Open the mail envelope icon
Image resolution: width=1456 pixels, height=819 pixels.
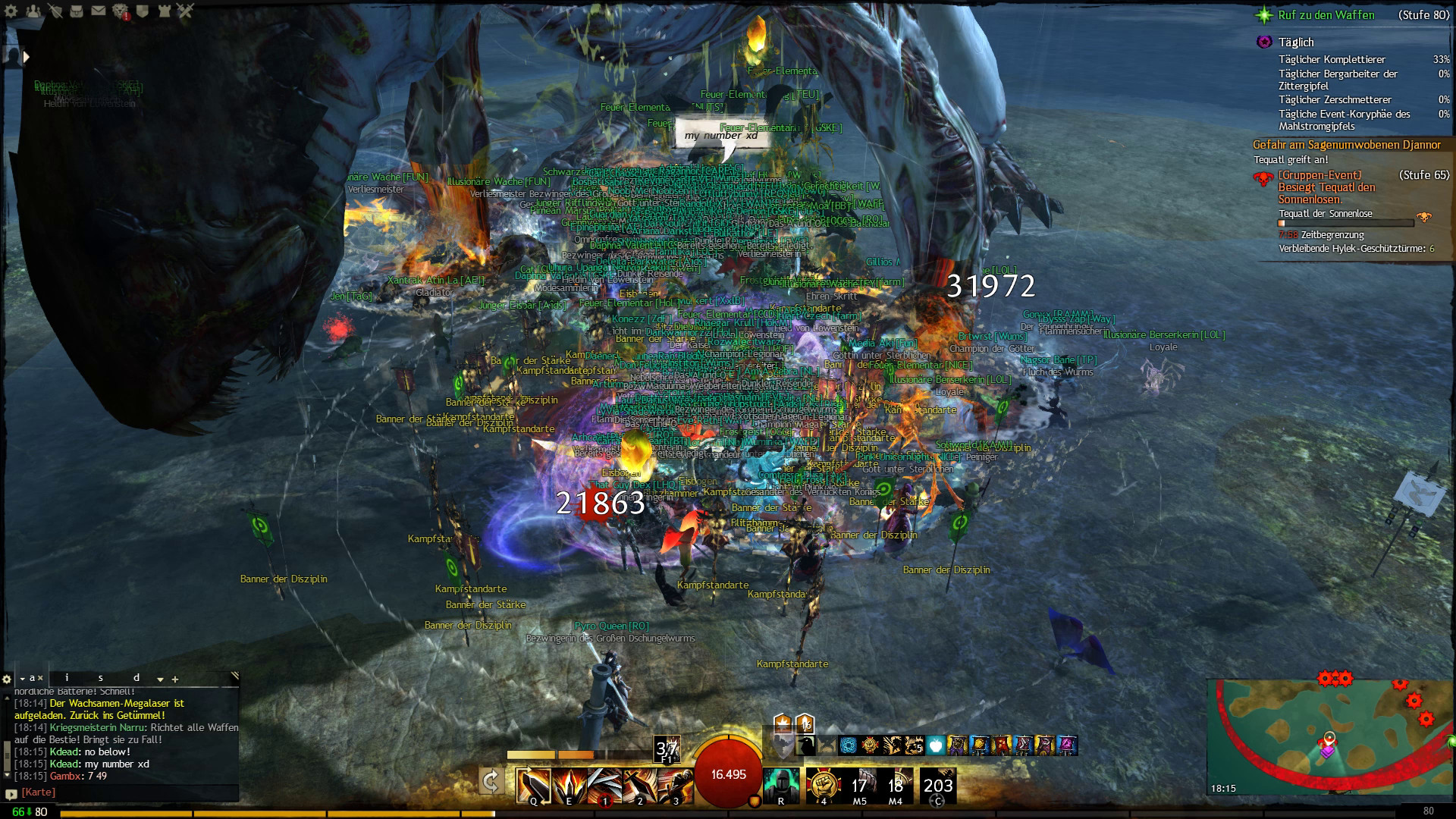point(99,11)
